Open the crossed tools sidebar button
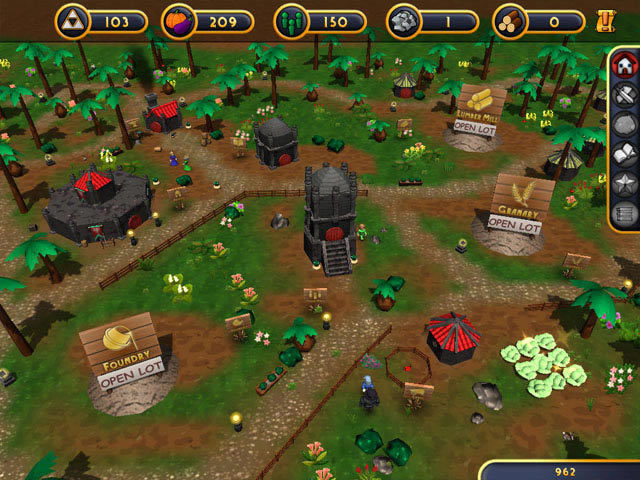Screen dimensions: 640x480 click(623, 96)
